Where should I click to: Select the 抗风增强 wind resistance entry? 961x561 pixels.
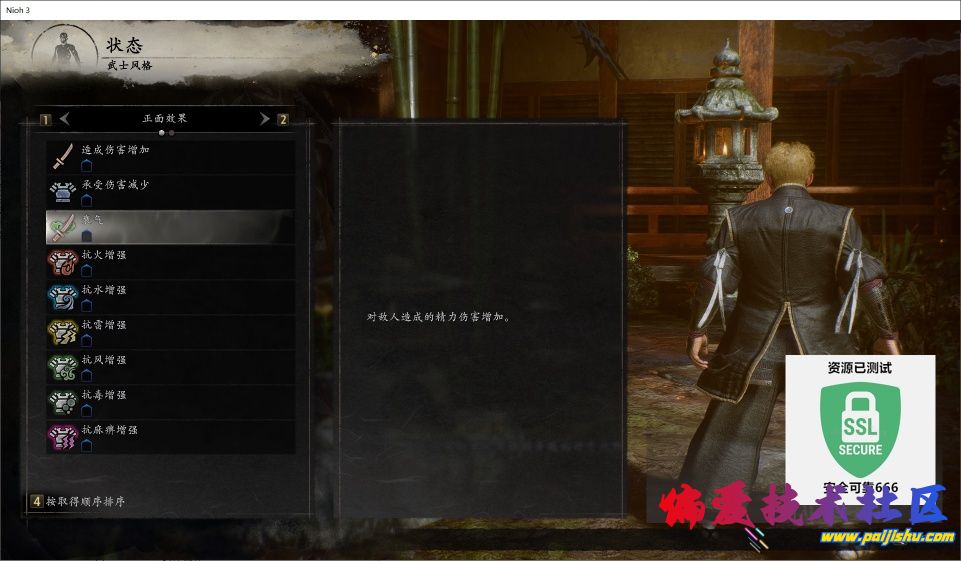170,367
